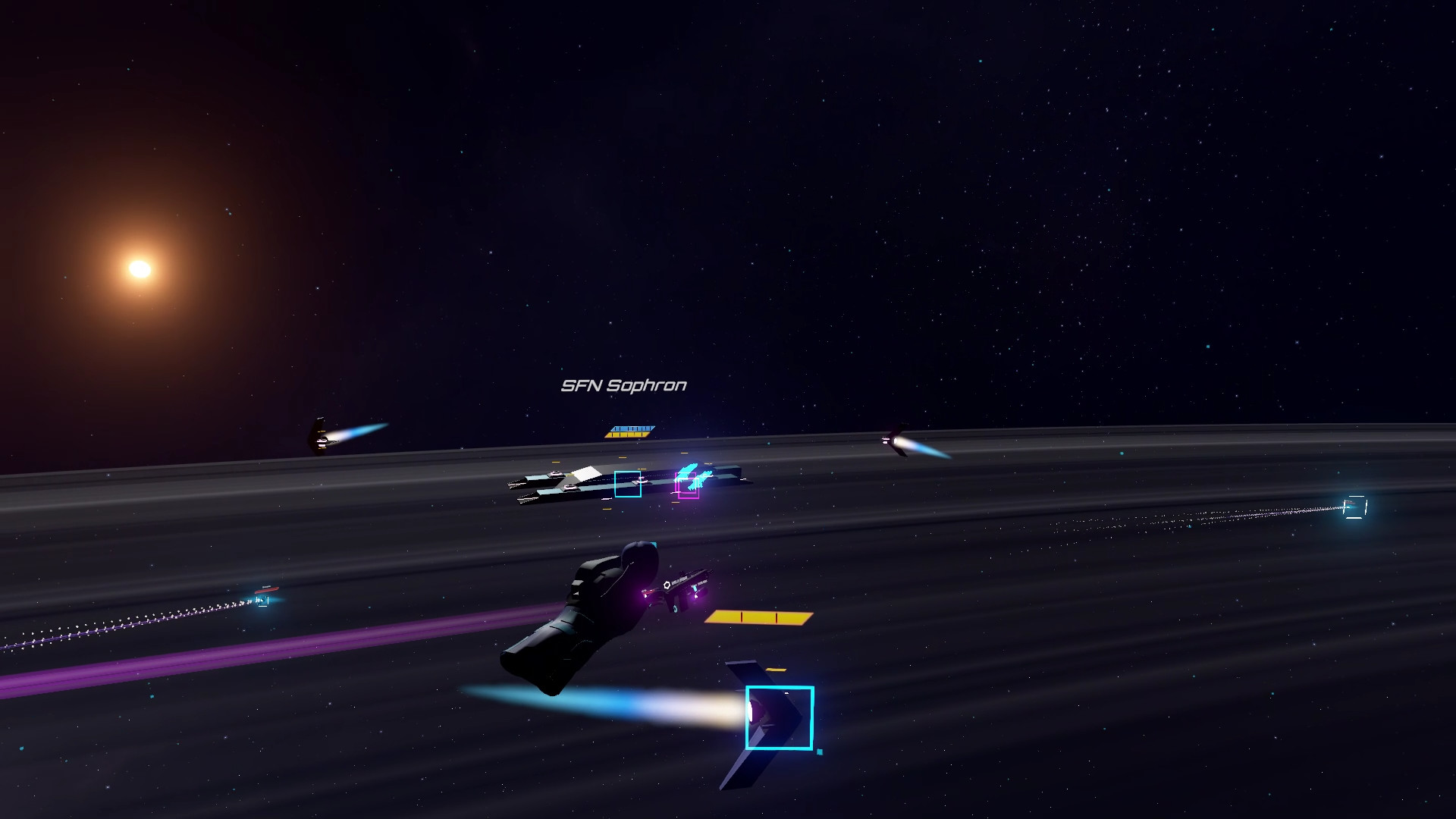The width and height of the screenshot is (1456, 819).
Task: Select the large cyan target box on nearby fighter
Action: point(779,717)
